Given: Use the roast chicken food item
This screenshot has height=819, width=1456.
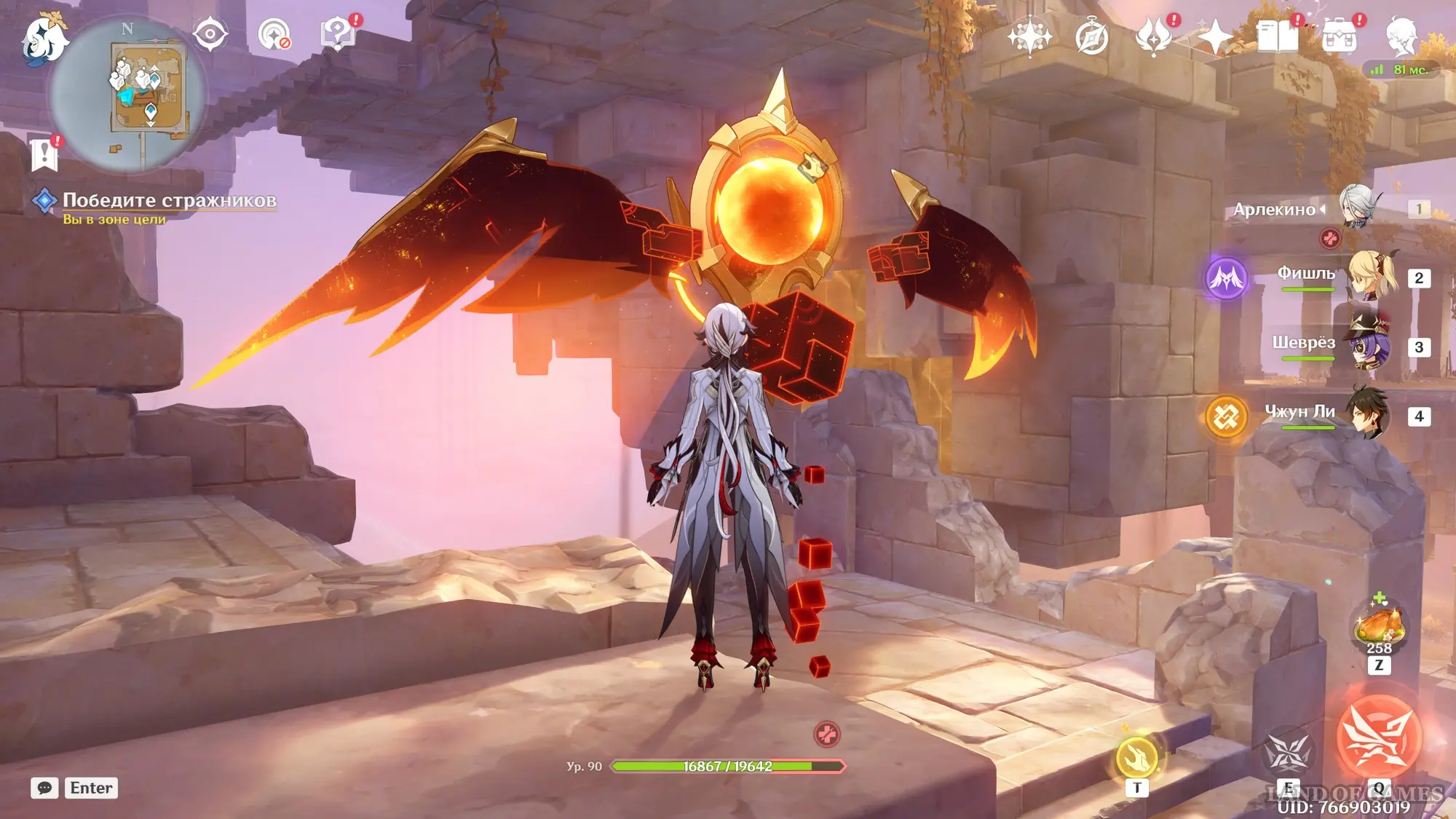Looking at the screenshot, I should point(1378,626).
